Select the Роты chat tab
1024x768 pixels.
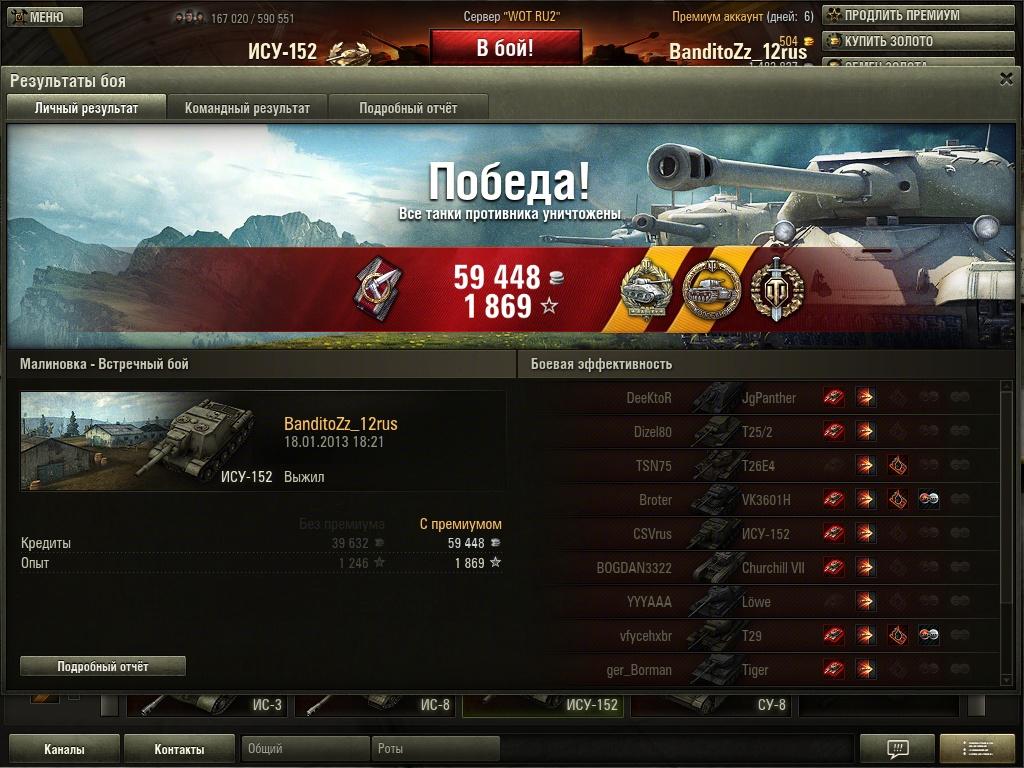[x=435, y=749]
